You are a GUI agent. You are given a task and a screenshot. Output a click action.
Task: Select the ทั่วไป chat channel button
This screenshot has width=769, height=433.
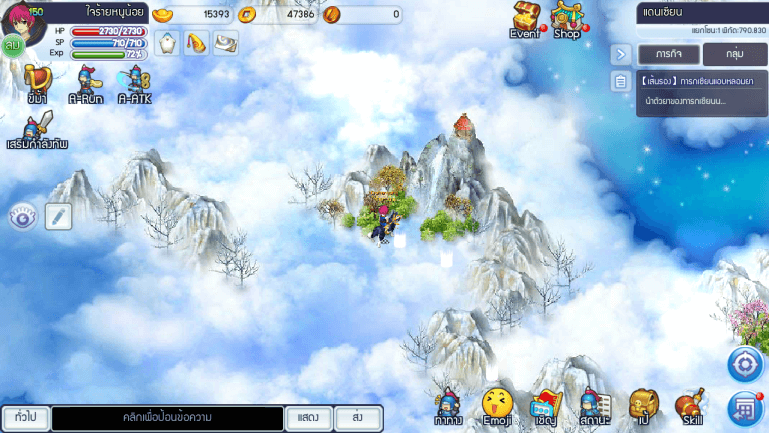24,417
